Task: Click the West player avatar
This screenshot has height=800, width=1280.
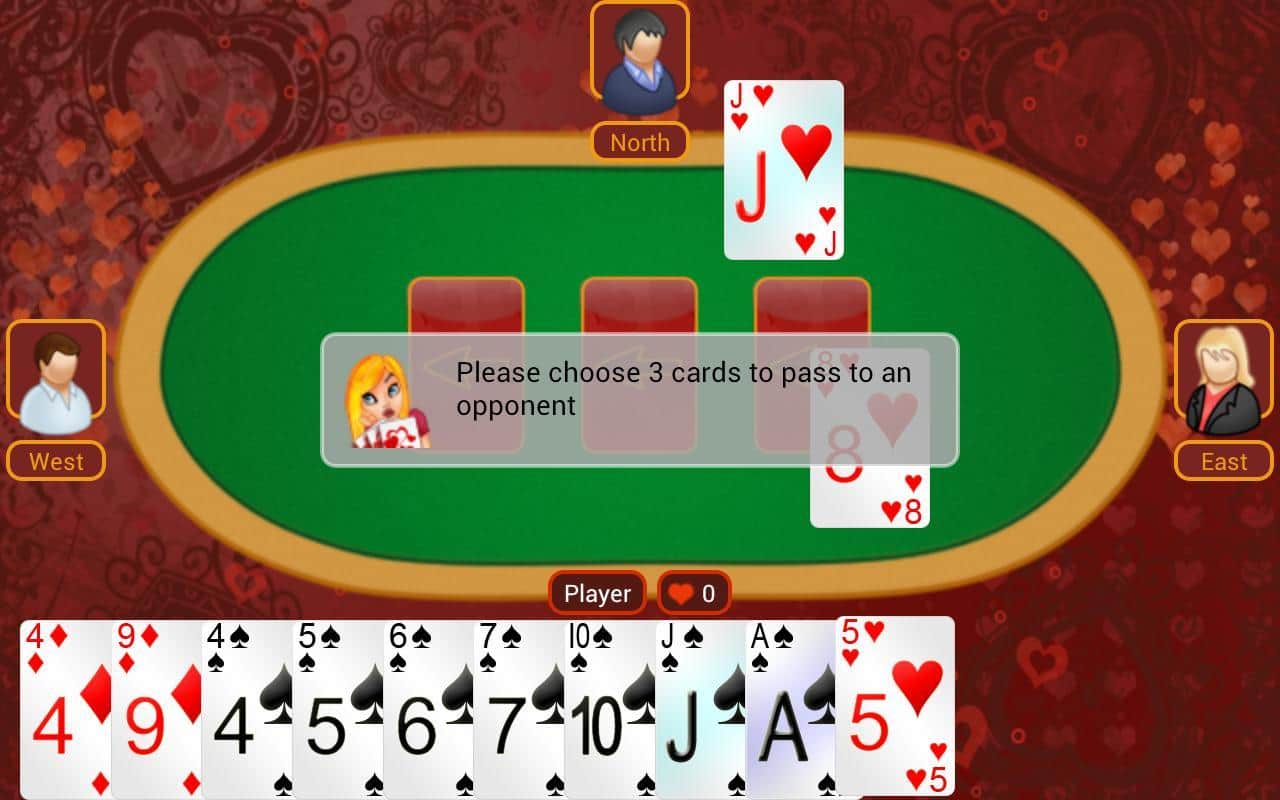Action: pos(55,370)
